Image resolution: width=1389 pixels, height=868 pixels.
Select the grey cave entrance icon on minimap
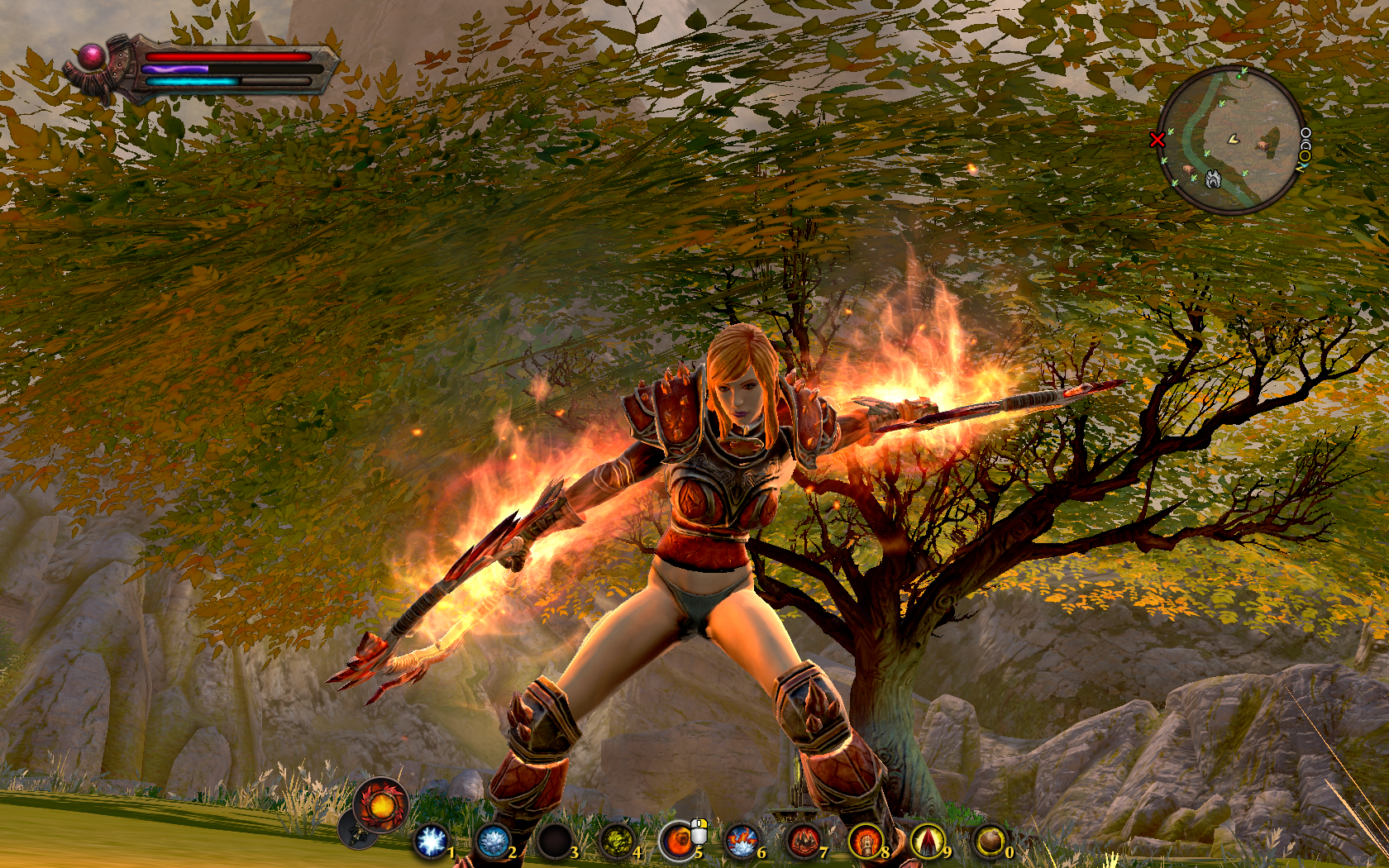[1213, 179]
